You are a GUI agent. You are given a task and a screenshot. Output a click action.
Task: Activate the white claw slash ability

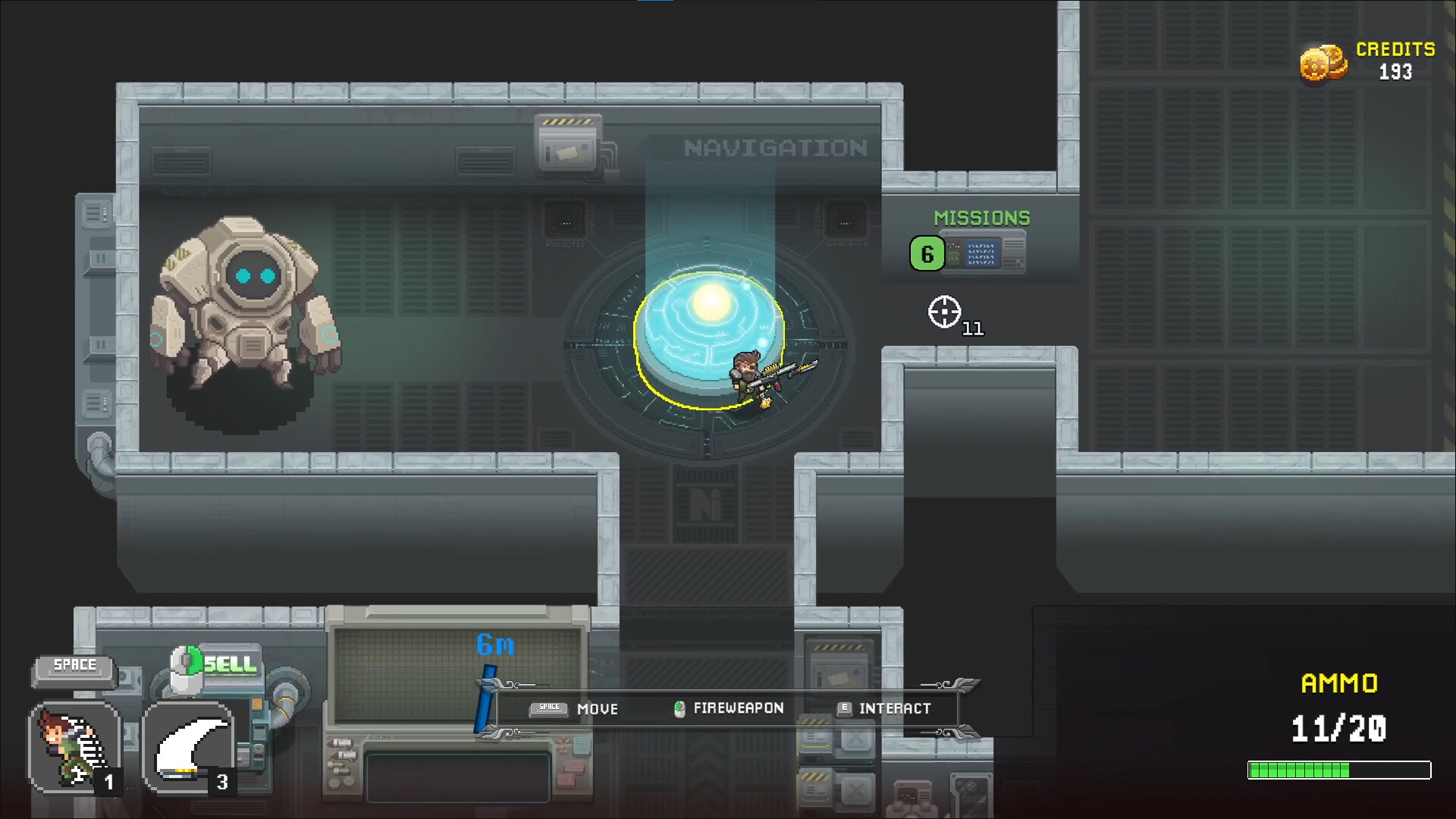188,747
